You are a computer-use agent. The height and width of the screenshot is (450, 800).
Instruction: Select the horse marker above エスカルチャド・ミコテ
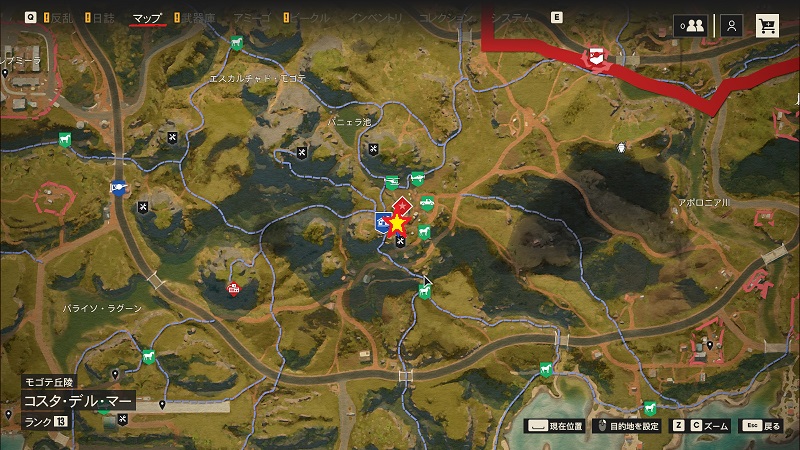(x=235, y=43)
